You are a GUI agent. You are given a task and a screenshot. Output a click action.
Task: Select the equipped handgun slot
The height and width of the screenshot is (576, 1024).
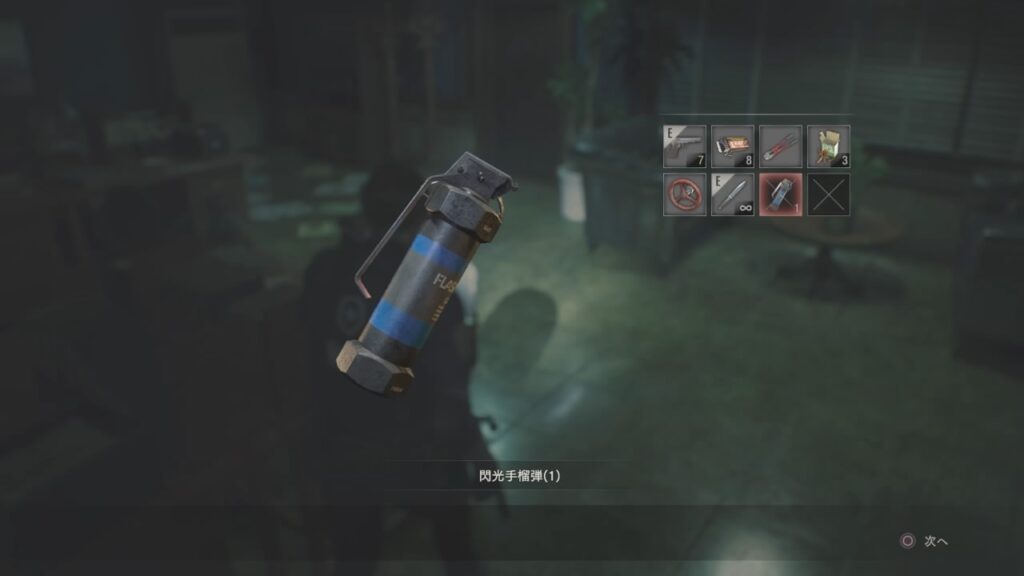point(684,146)
